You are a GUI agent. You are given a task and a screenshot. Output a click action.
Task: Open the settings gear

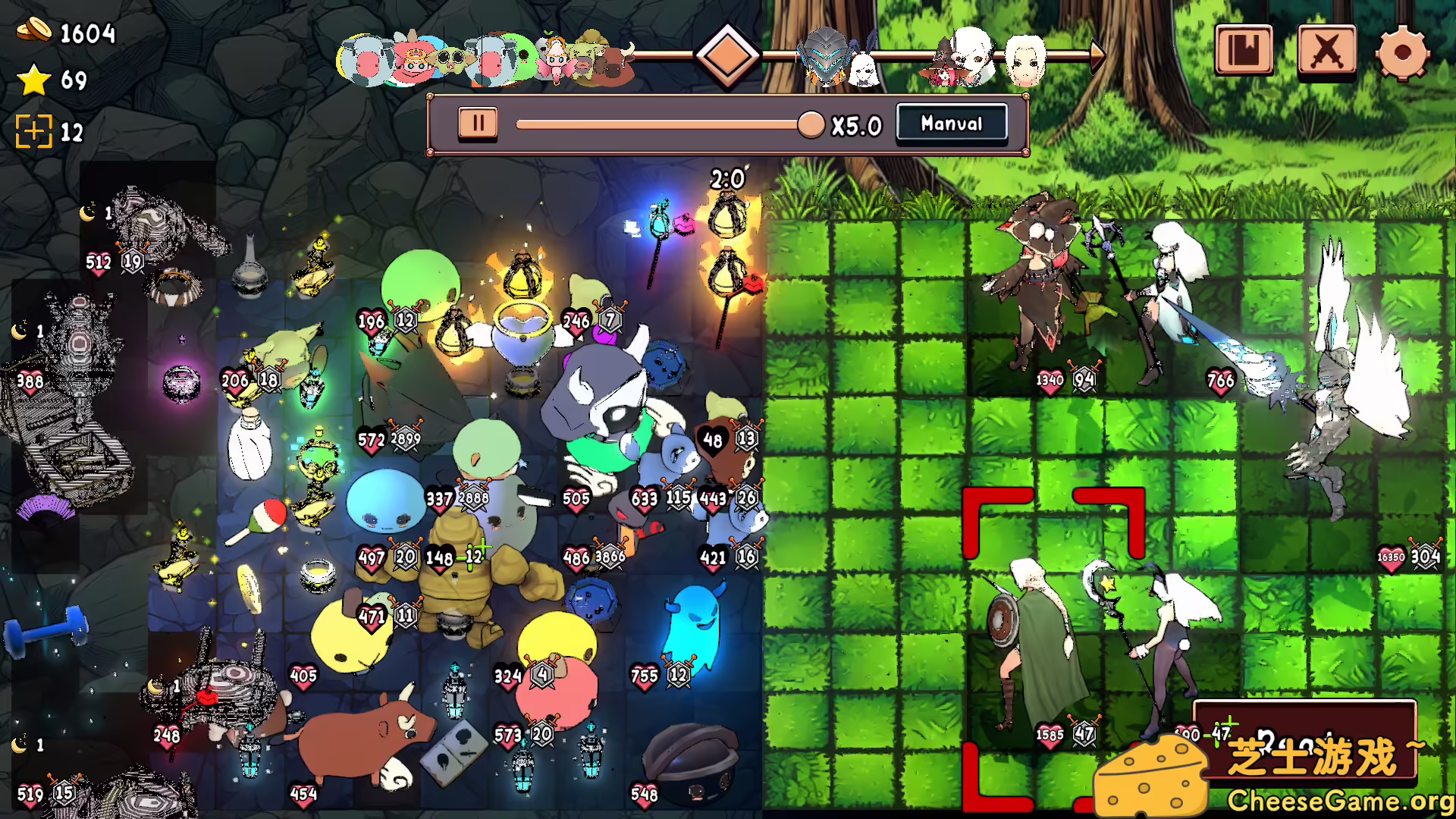(x=1407, y=52)
